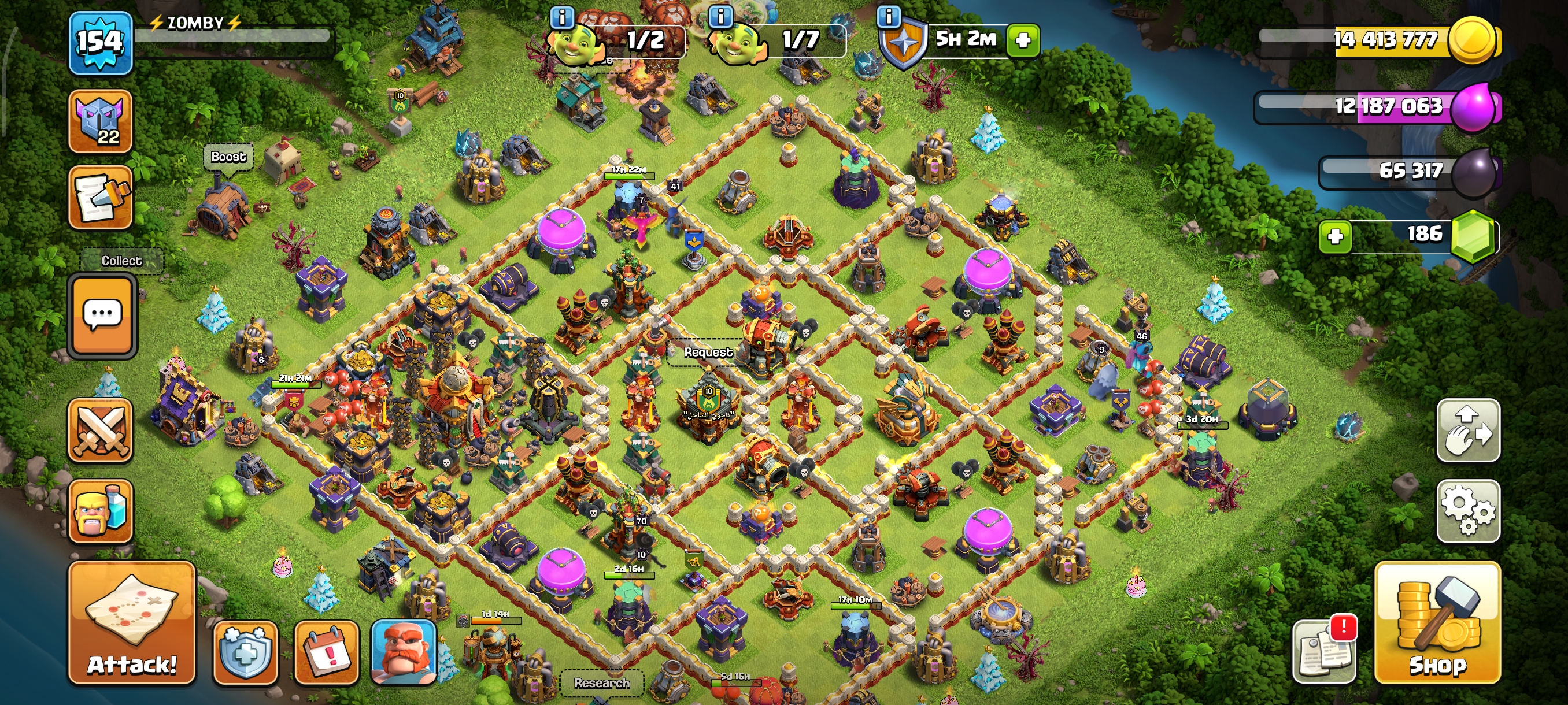Open the shield with plus icon
This screenshot has width=1568, height=705.
(x=245, y=652)
